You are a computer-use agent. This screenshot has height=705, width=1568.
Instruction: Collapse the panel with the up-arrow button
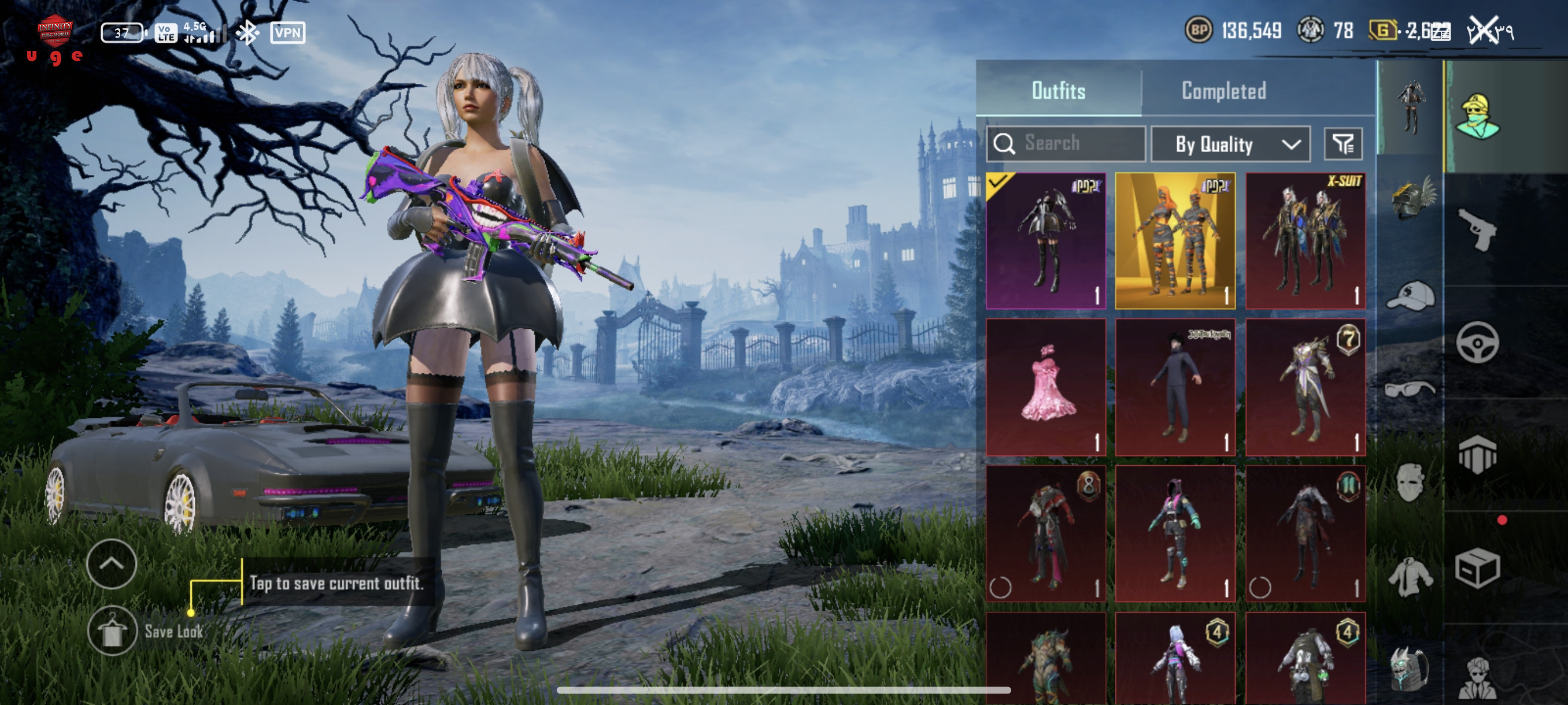112,564
